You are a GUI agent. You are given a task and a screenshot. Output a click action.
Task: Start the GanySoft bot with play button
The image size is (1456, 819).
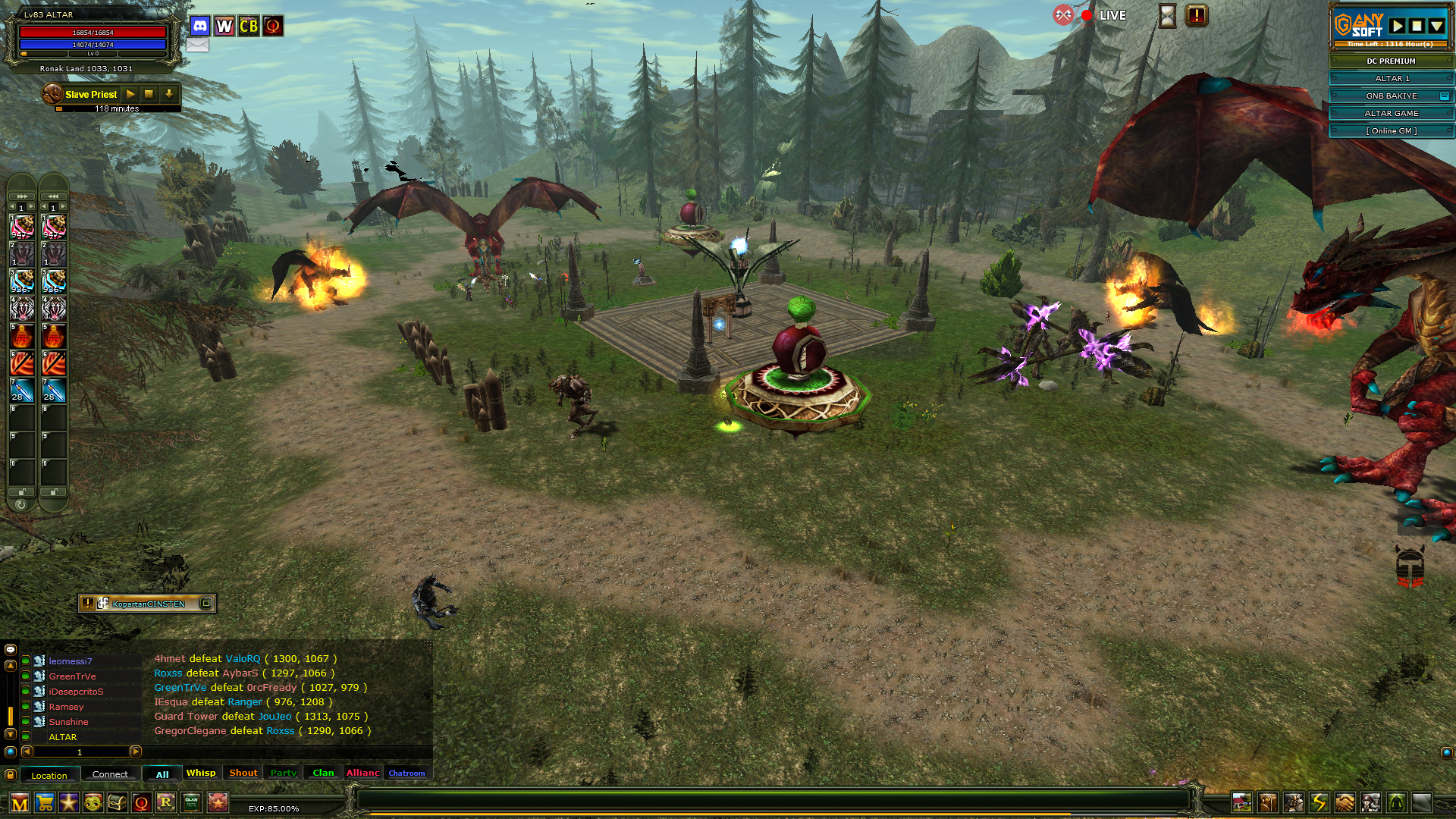pos(1398,26)
